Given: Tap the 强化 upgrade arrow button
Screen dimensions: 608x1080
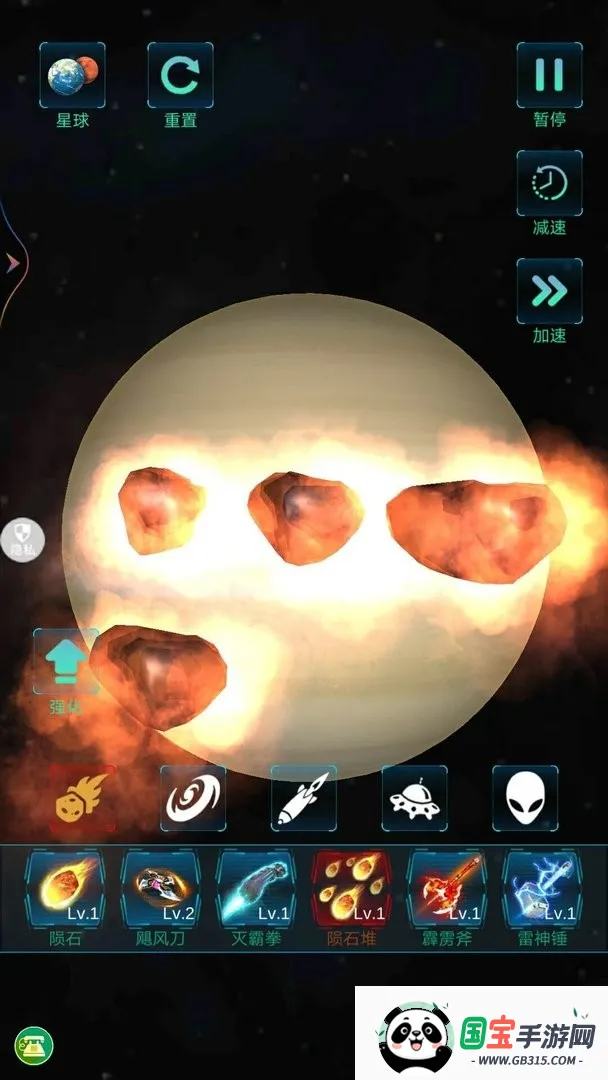Looking at the screenshot, I should coord(65,662).
